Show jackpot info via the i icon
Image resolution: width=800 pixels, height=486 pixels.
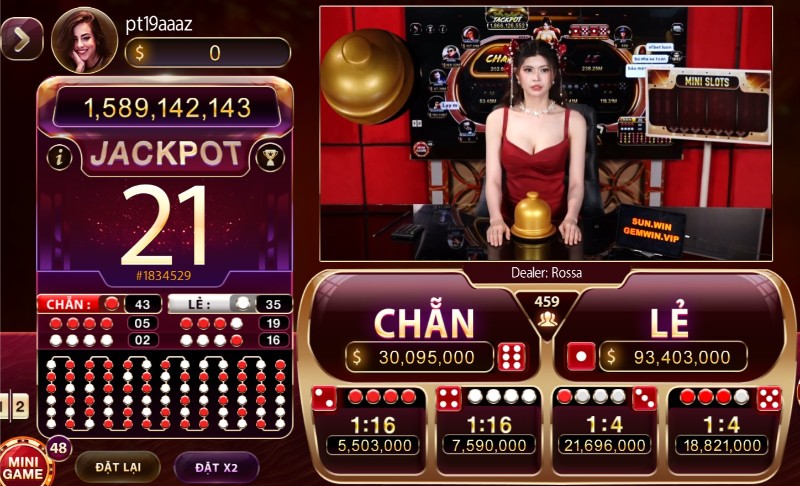[61, 156]
